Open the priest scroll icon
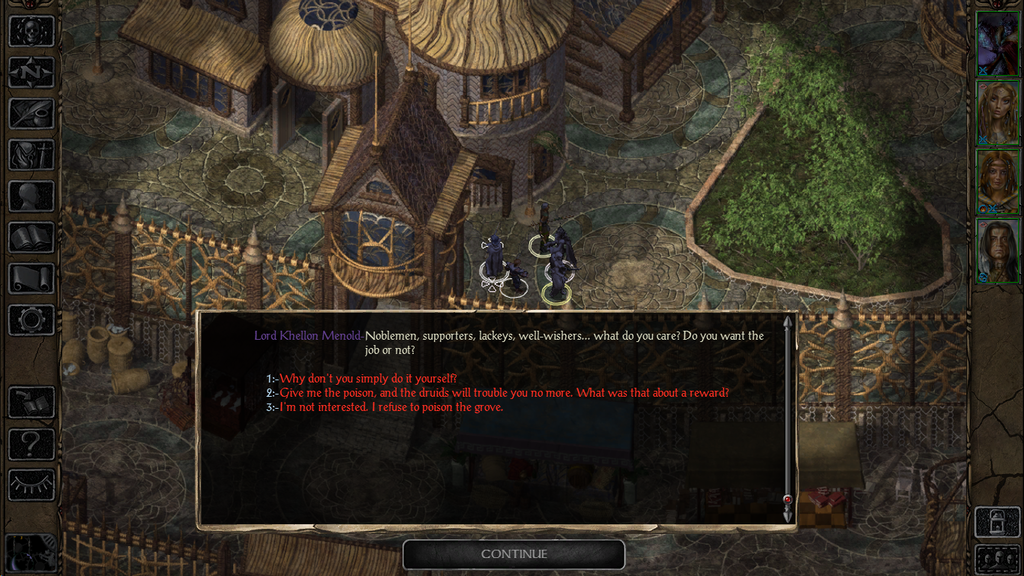The image size is (1024, 576). [31, 278]
